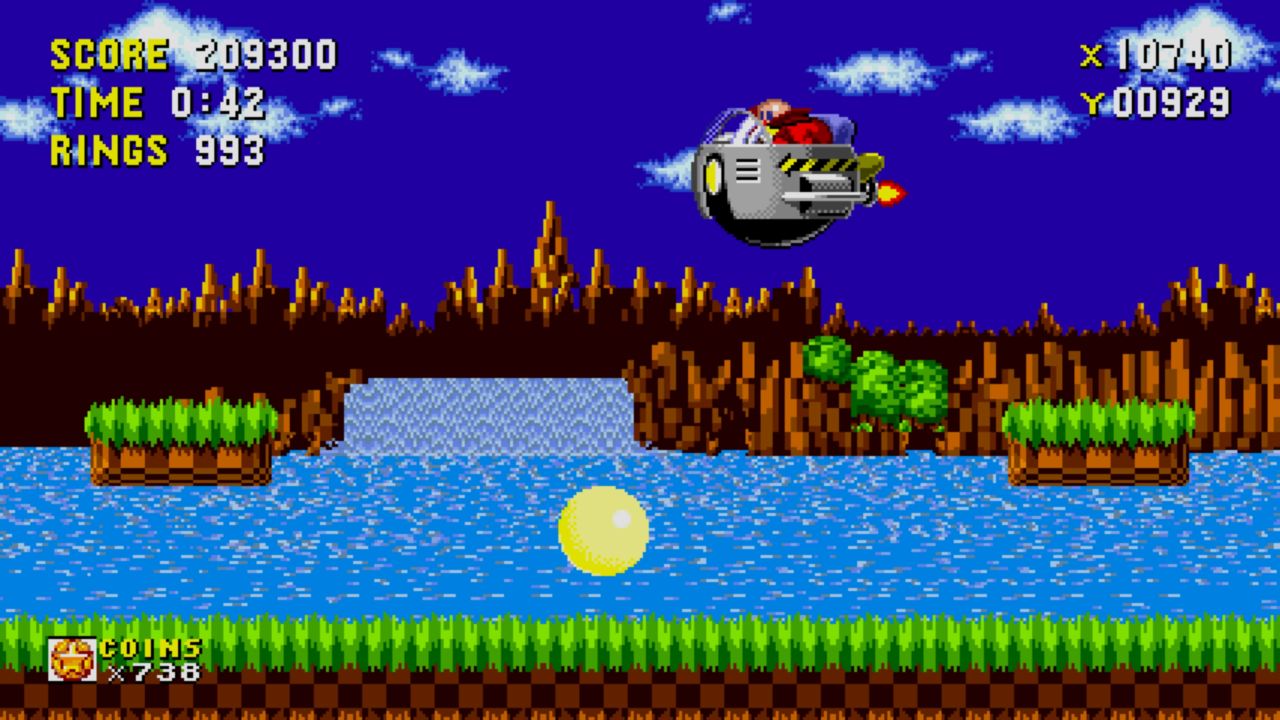Select the TIME label in the HUD
Viewport: 1280px width, 720px height.
97,101
